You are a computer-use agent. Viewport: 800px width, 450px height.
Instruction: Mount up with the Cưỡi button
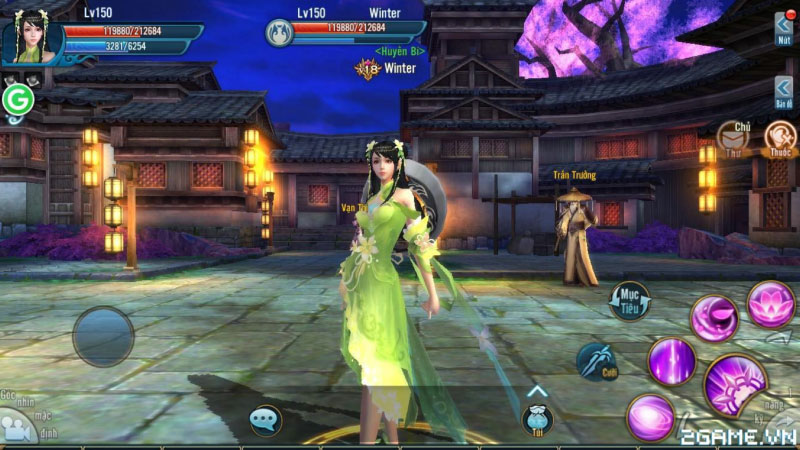click(x=597, y=361)
